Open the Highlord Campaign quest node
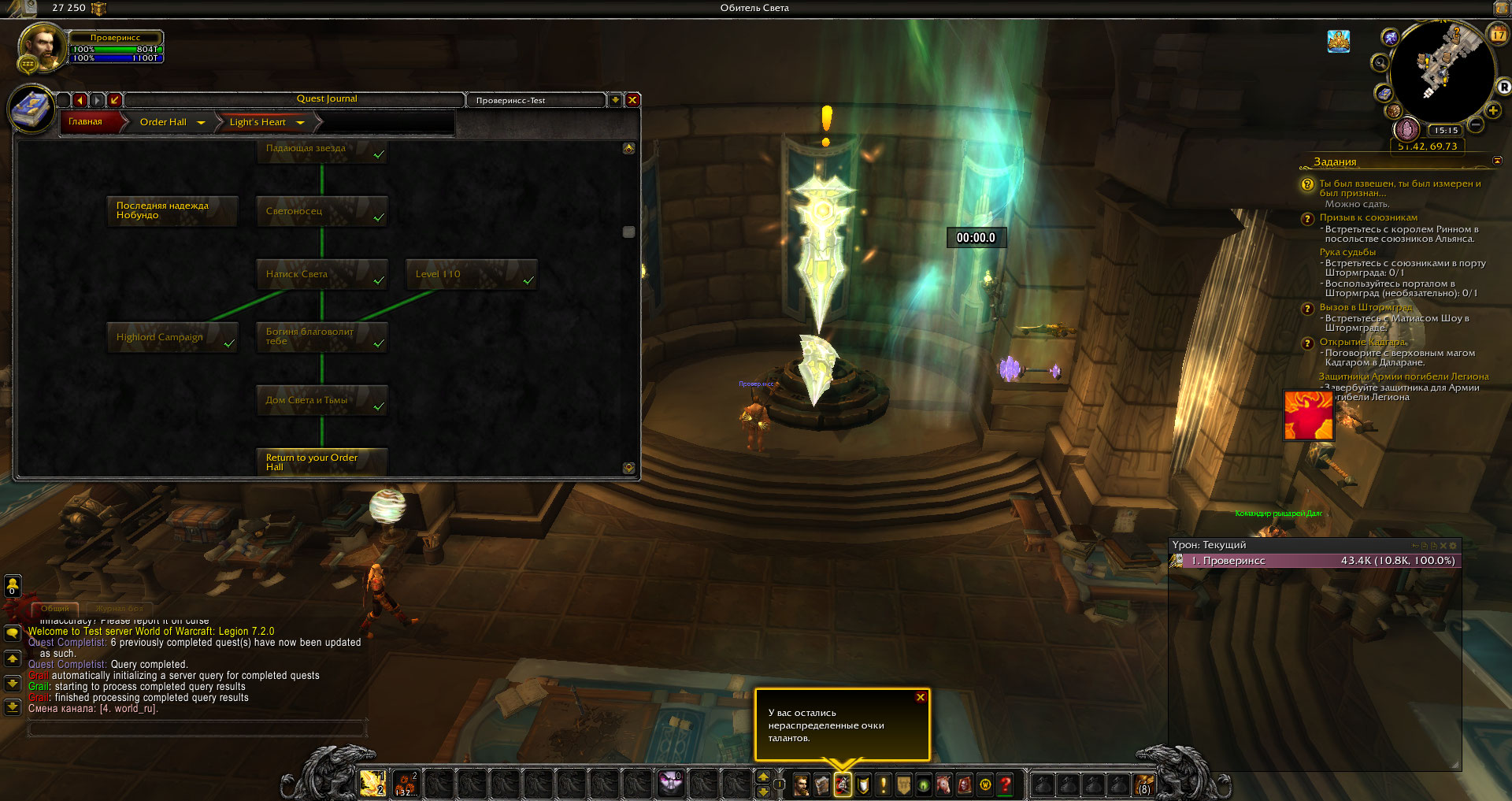The height and width of the screenshot is (801, 1512). 172,337
